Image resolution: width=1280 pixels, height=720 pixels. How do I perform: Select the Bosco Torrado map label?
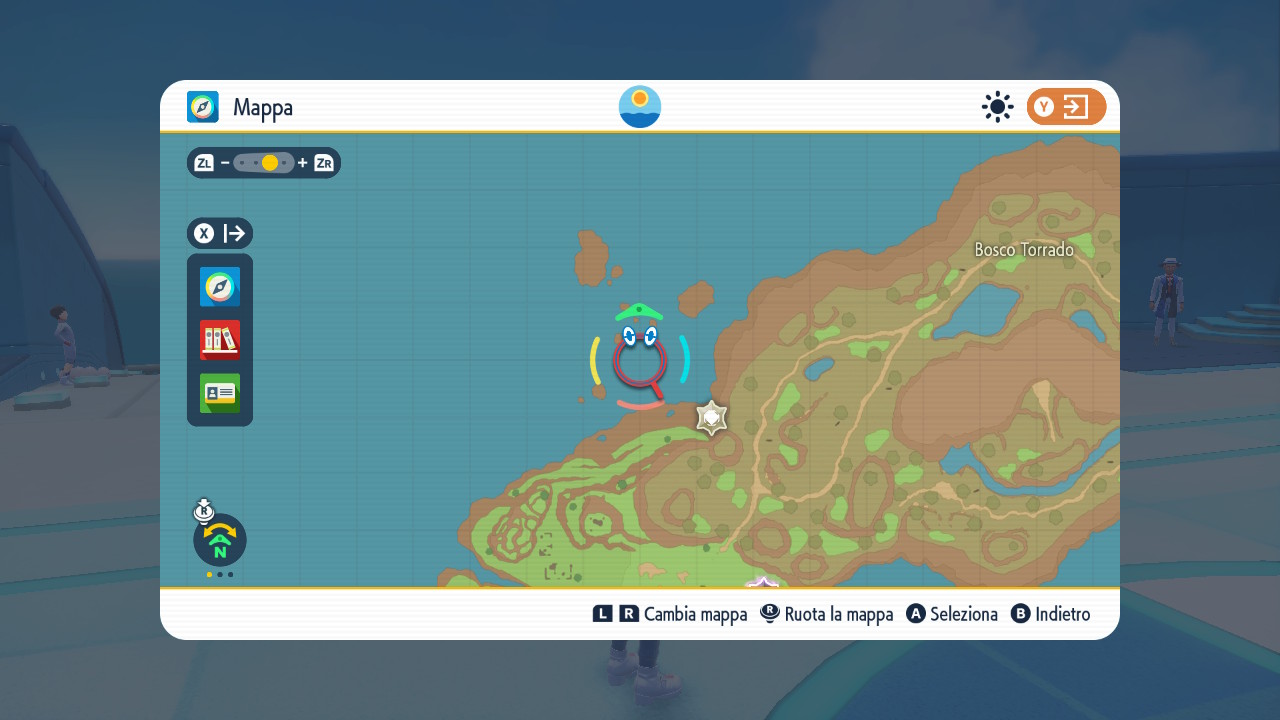[x=1024, y=250]
